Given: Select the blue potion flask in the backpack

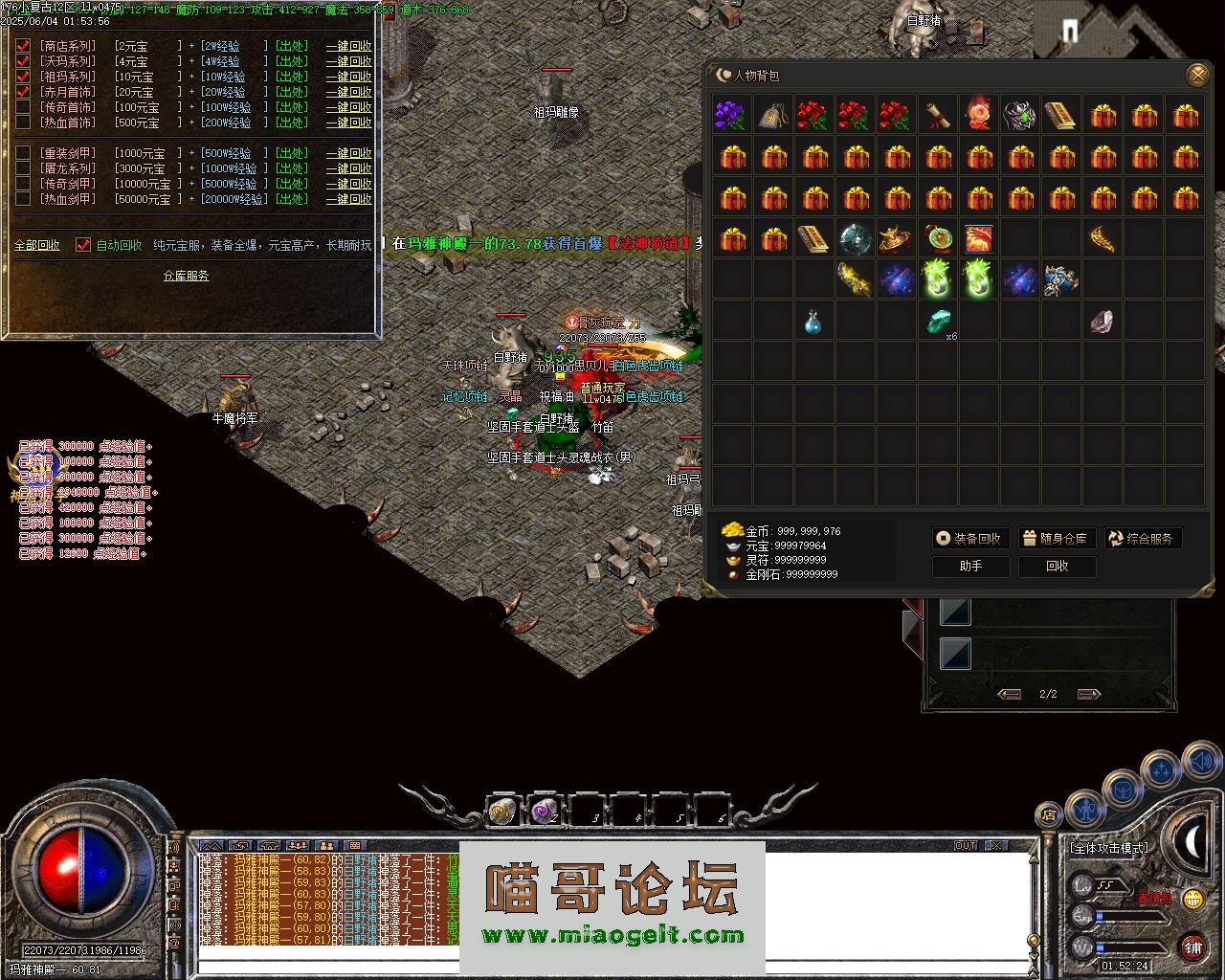Looking at the screenshot, I should [x=813, y=322].
